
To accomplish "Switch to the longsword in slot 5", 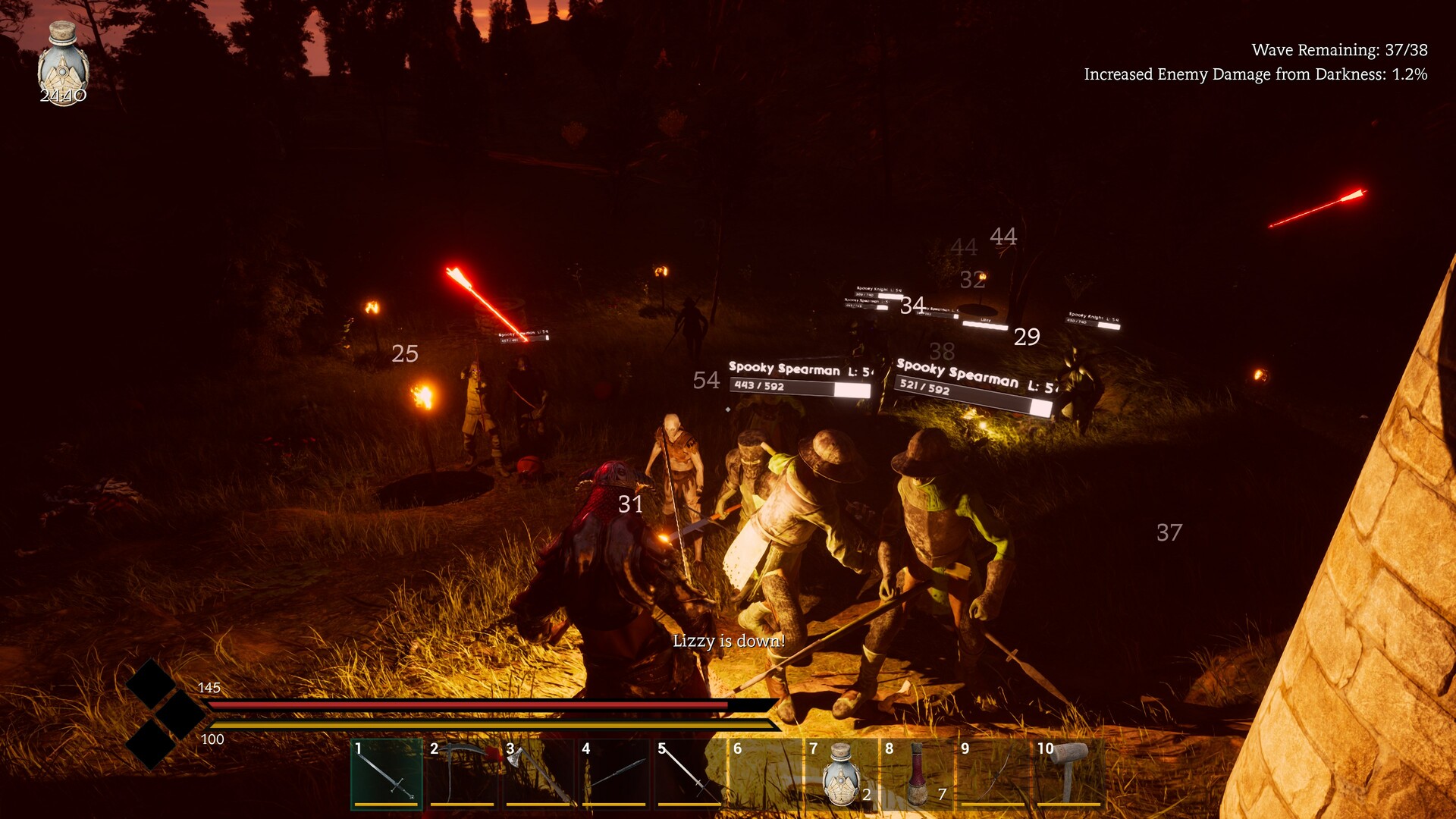I will coord(689,773).
